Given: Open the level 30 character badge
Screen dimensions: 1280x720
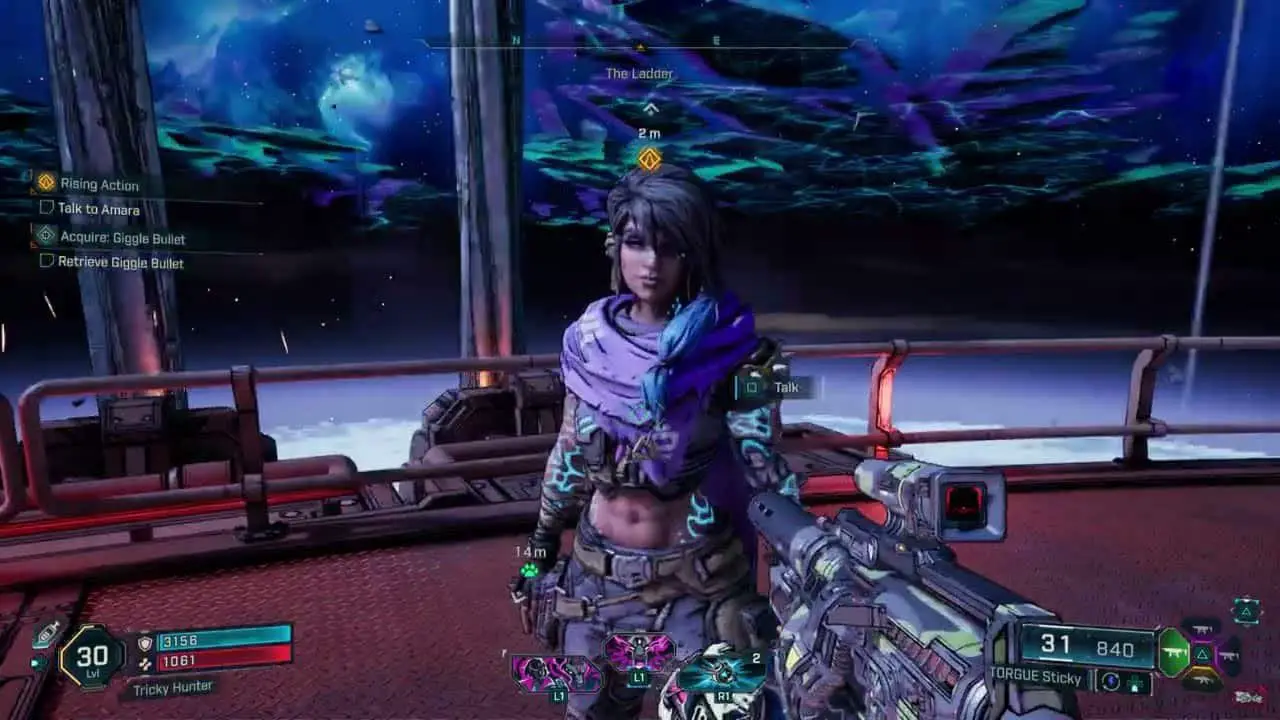Looking at the screenshot, I should (x=91, y=656).
